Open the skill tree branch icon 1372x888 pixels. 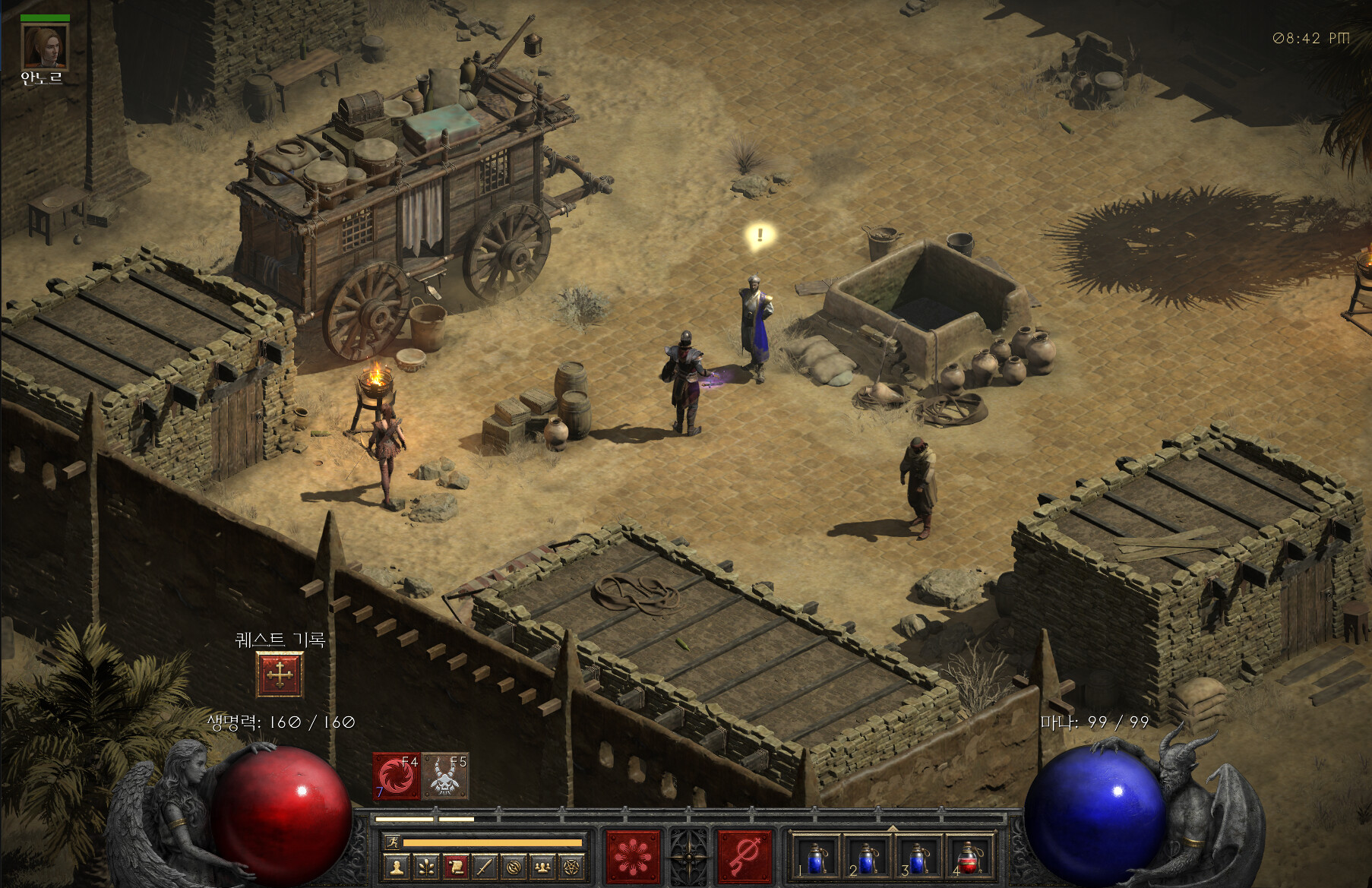click(x=426, y=867)
